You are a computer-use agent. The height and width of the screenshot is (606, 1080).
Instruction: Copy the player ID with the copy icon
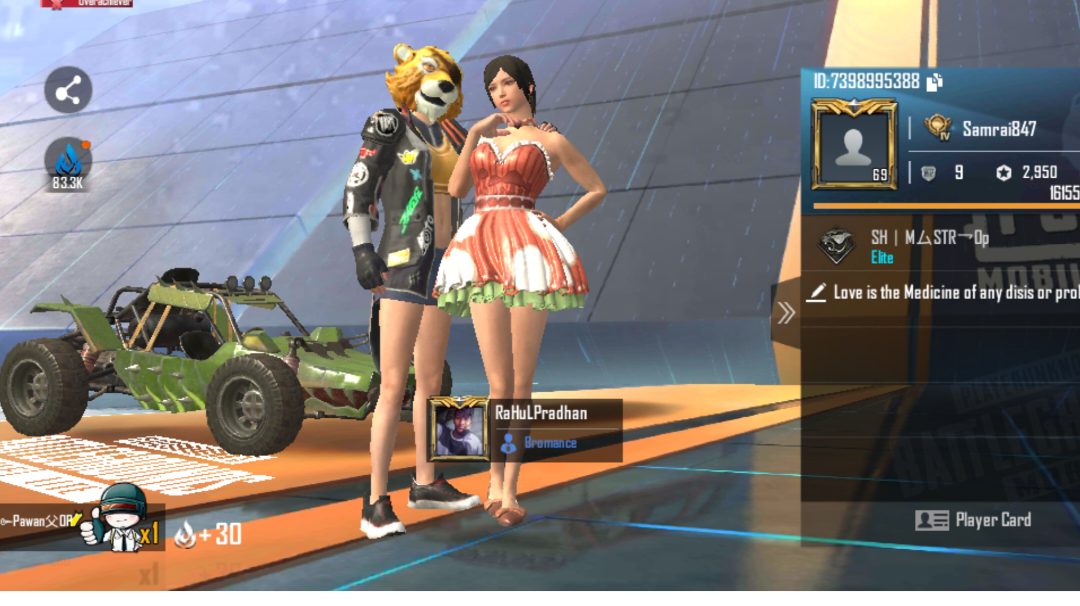click(935, 82)
